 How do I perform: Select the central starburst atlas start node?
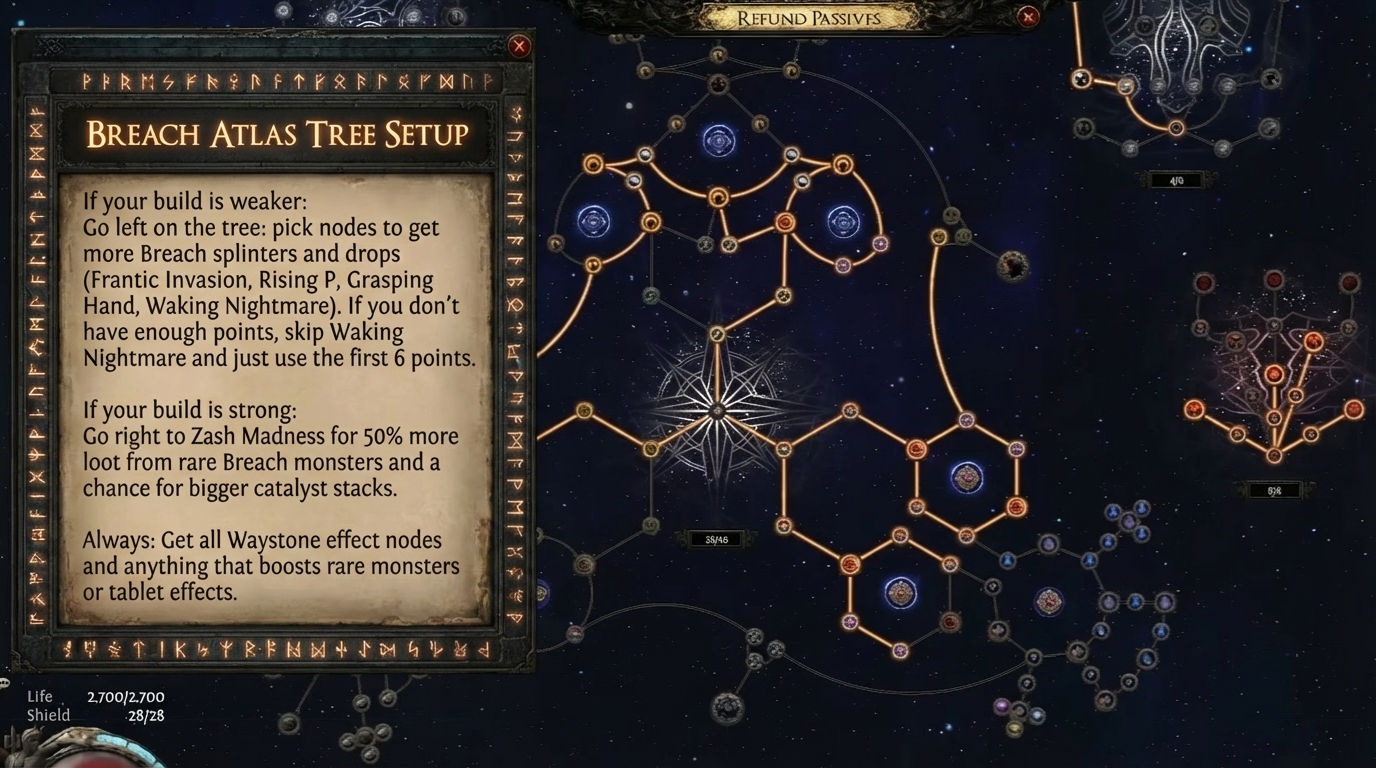pos(716,410)
